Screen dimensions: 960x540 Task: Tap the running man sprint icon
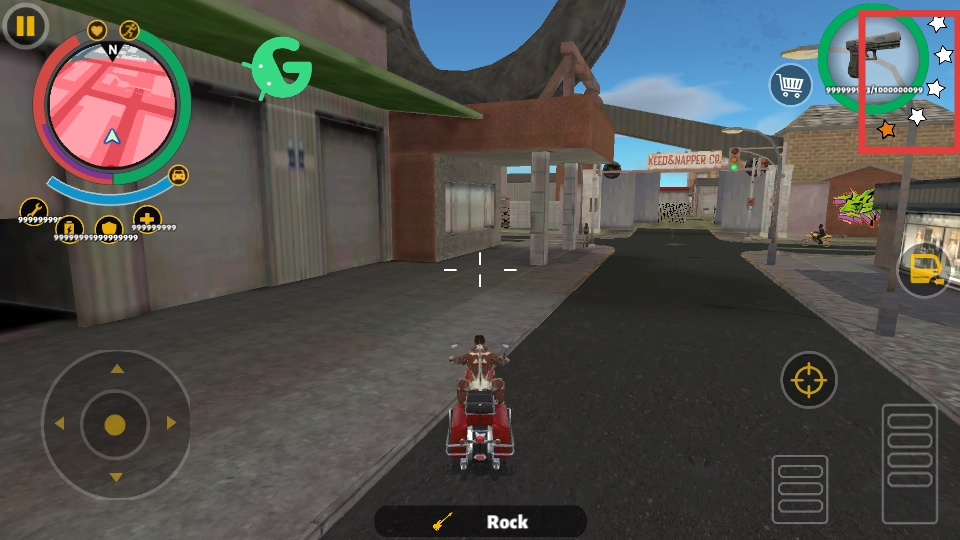130,30
